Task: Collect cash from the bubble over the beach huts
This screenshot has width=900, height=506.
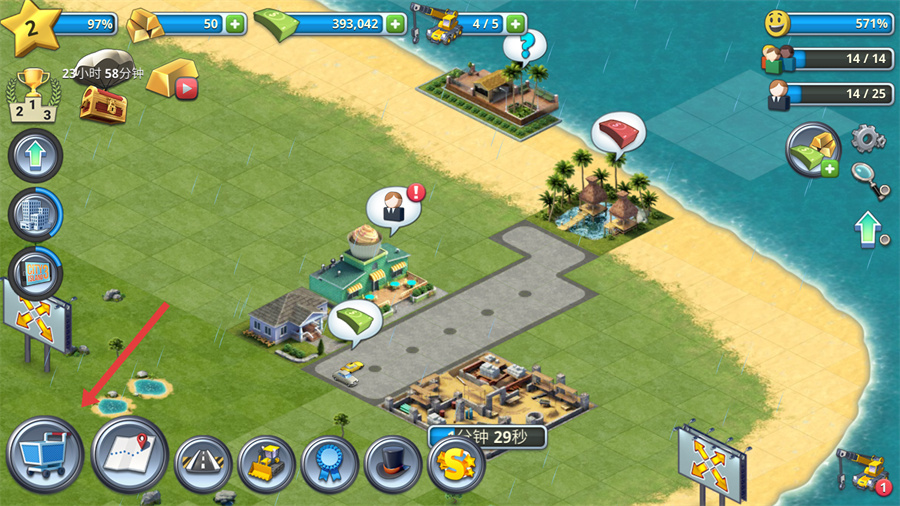Action: [617, 131]
